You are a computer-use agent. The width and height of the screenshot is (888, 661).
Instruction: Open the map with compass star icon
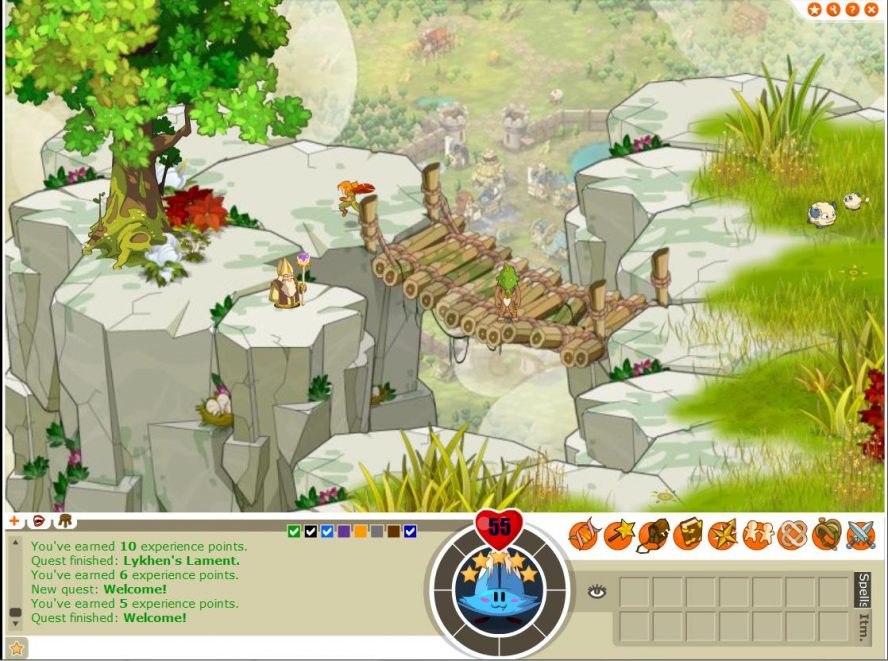coord(722,535)
